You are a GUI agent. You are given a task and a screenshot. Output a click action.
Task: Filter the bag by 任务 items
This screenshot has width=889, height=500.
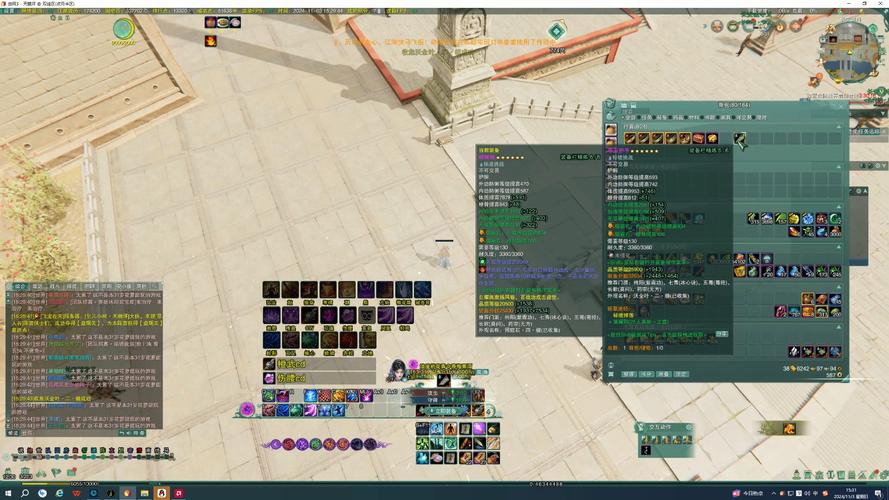point(646,117)
